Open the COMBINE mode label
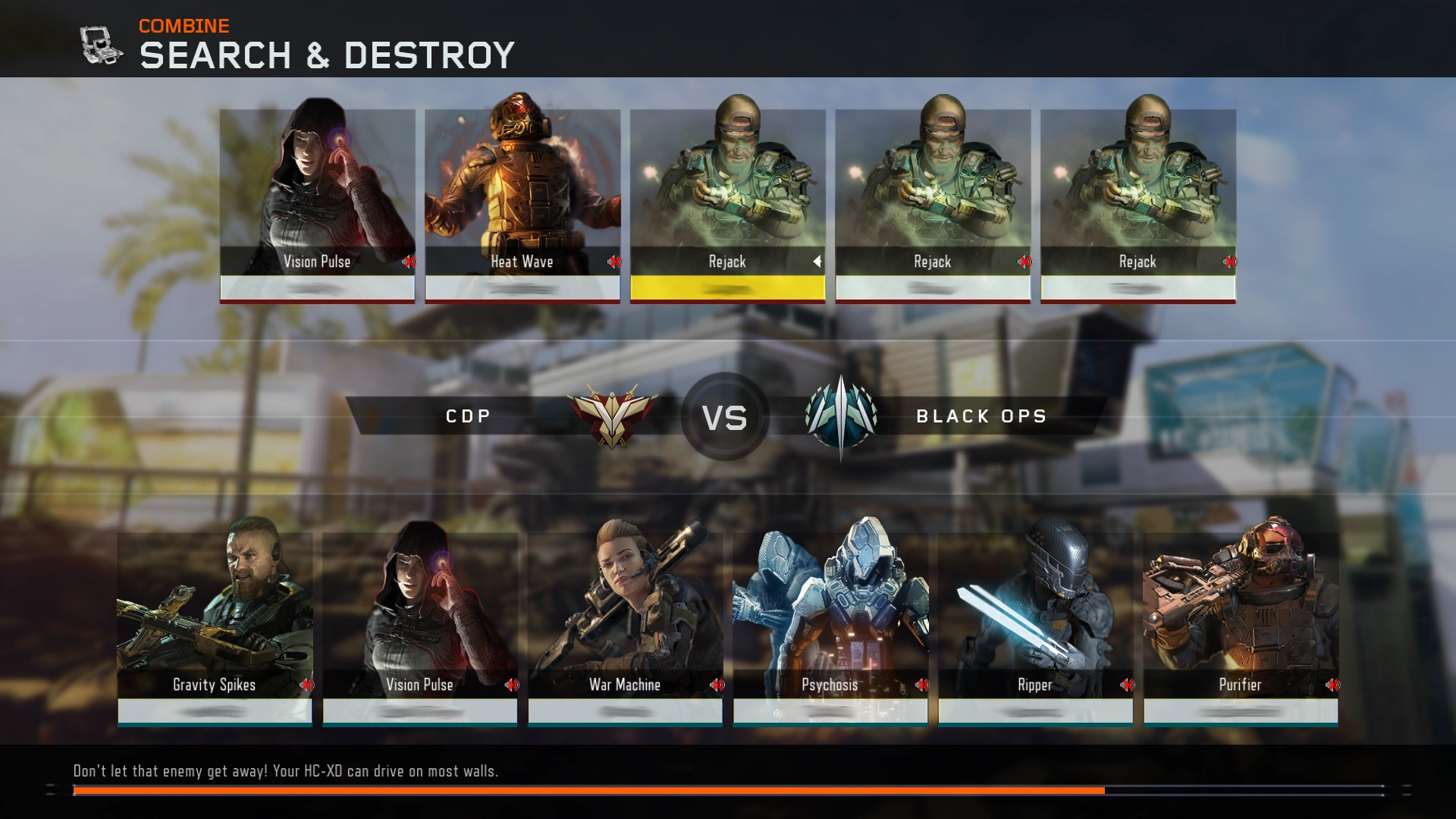This screenshot has height=819, width=1456. click(x=183, y=24)
